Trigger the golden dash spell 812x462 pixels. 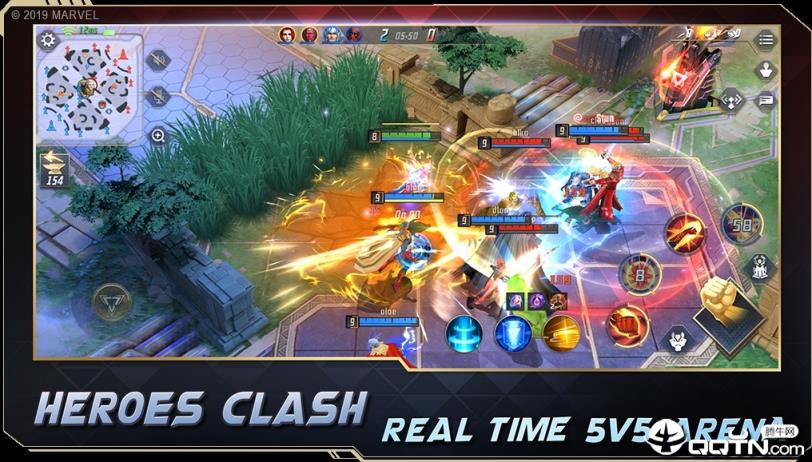point(562,333)
